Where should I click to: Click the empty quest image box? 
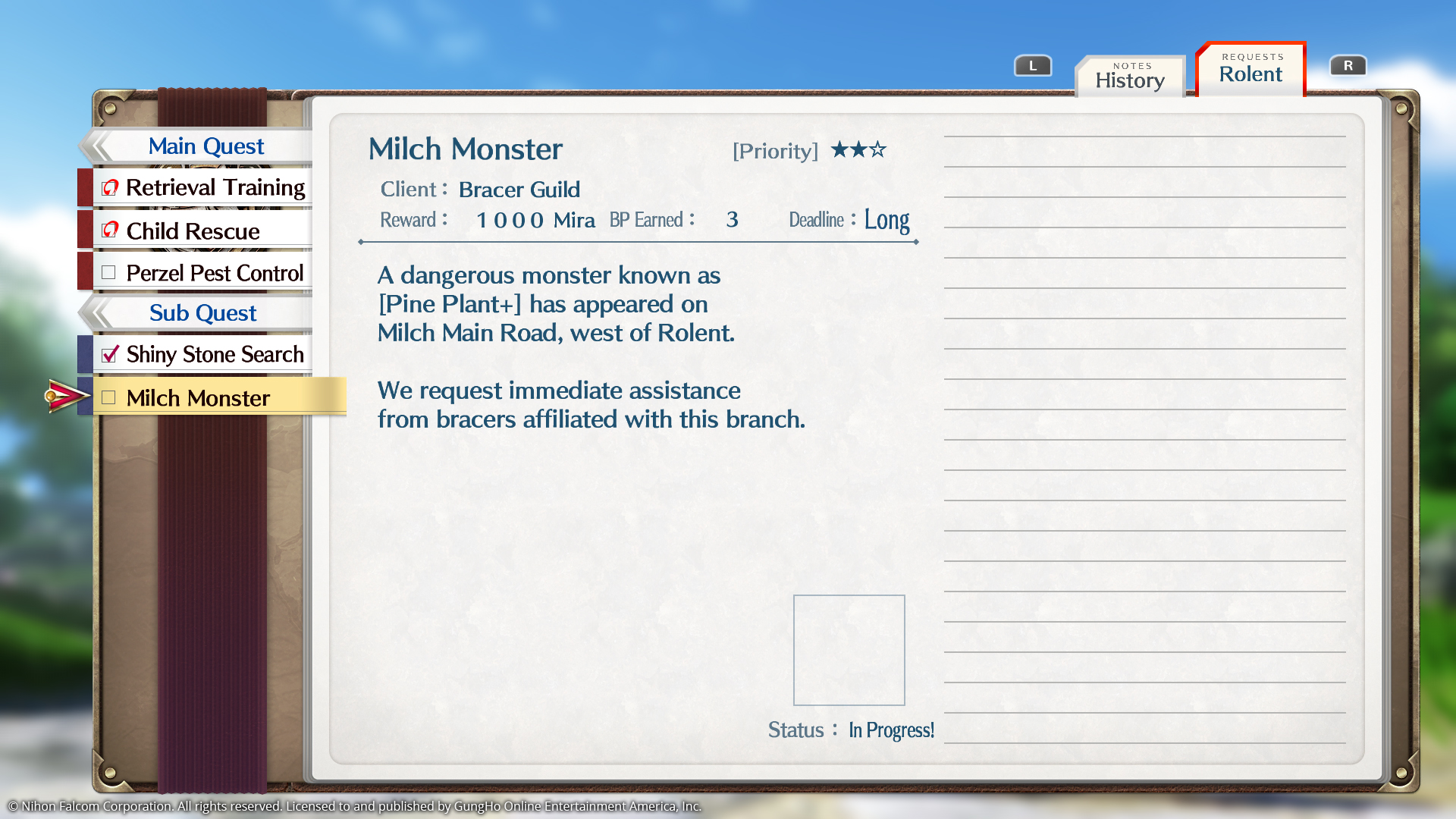click(x=849, y=650)
